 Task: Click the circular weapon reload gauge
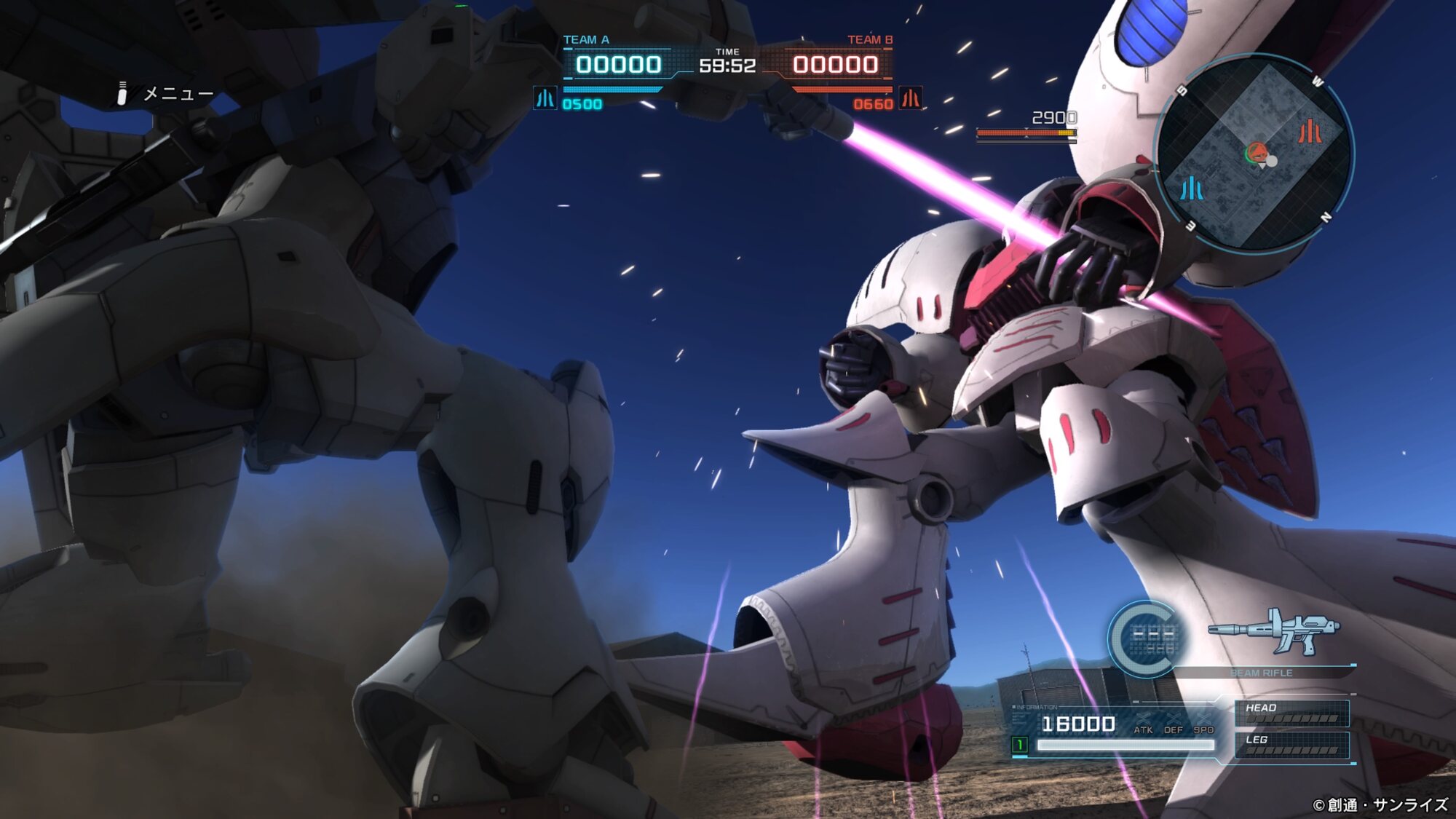[x=1147, y=638]
